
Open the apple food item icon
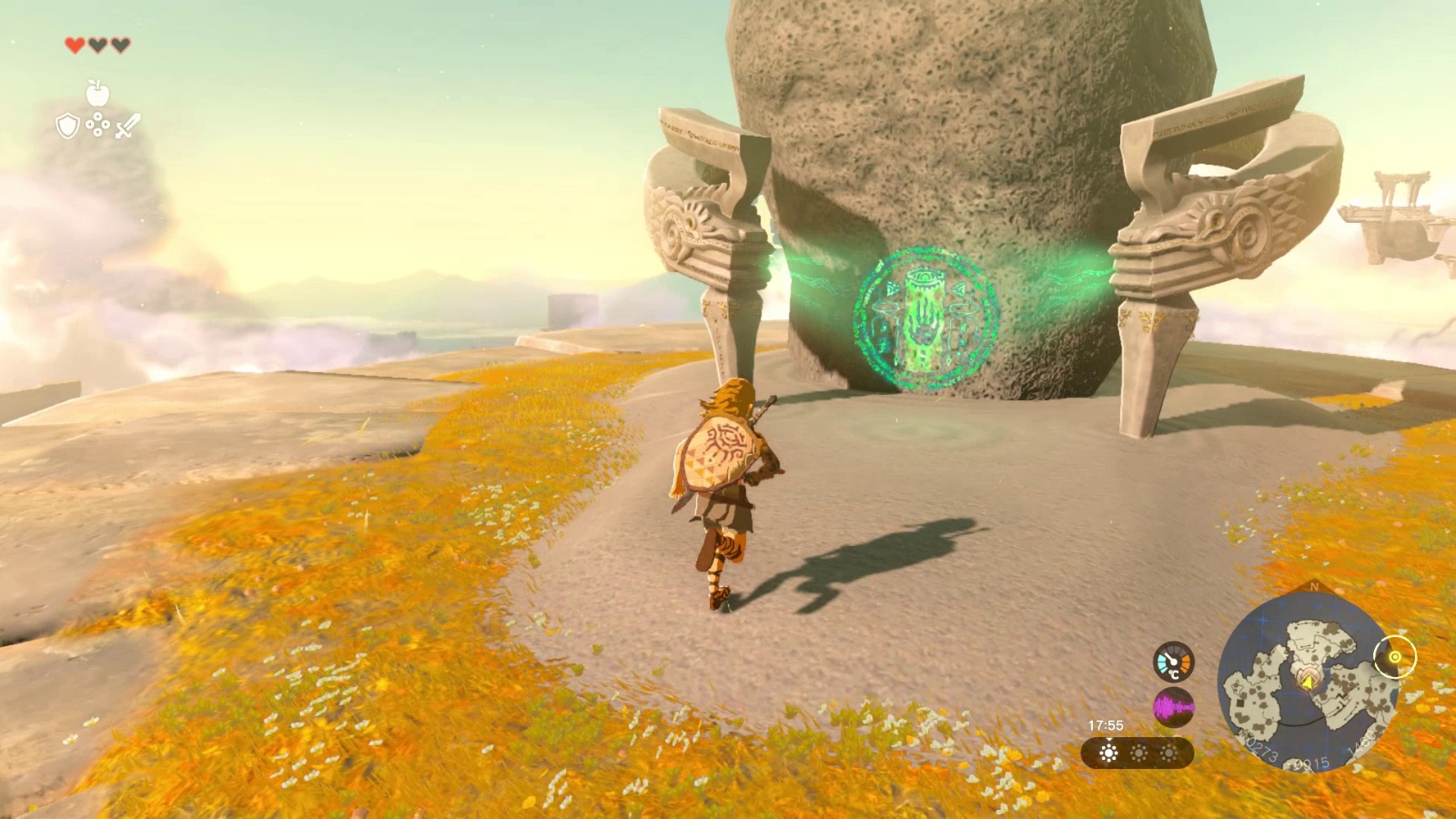pos(98,93)
